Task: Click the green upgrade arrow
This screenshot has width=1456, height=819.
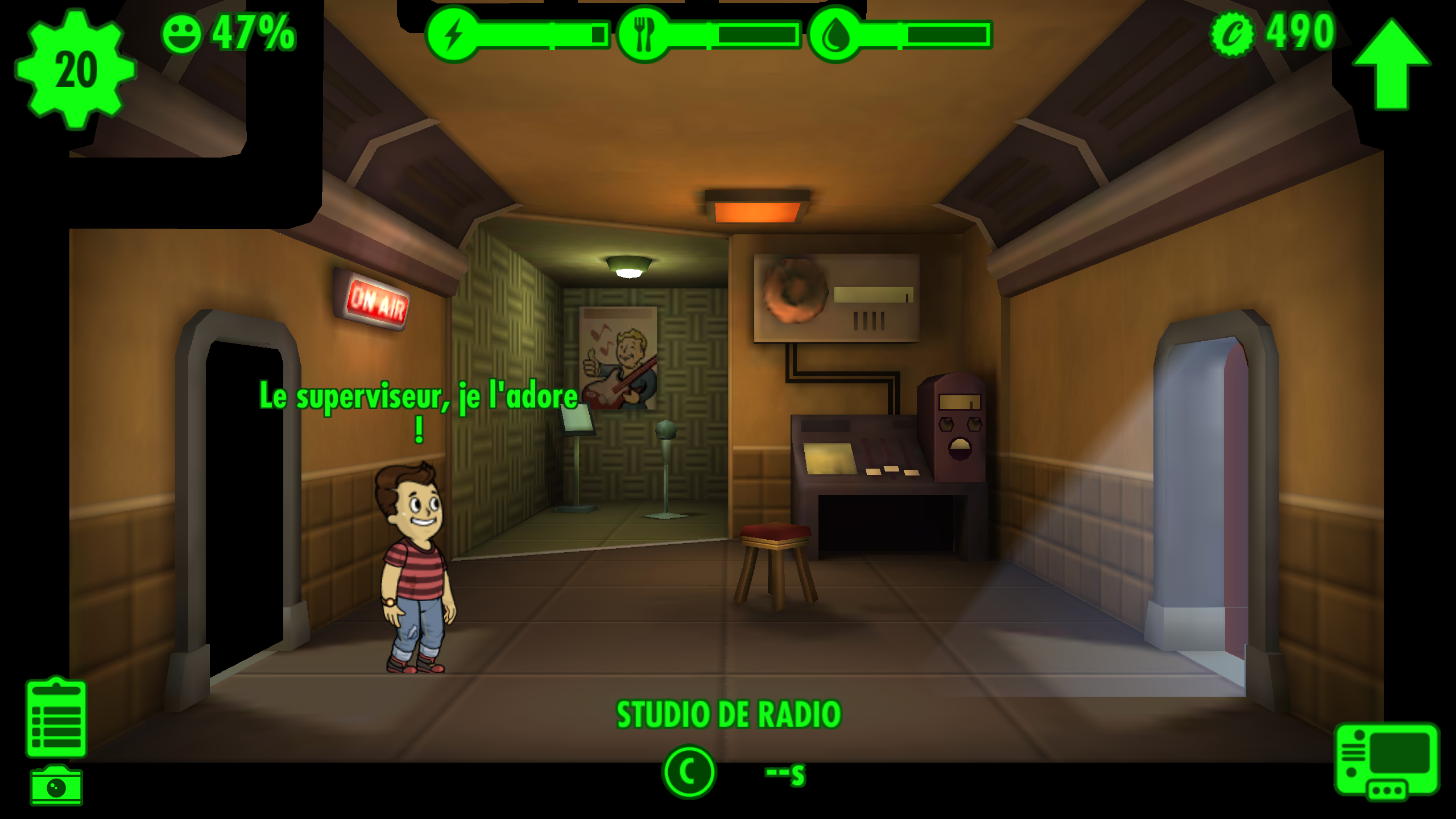Action: (x=1391, y=64)
